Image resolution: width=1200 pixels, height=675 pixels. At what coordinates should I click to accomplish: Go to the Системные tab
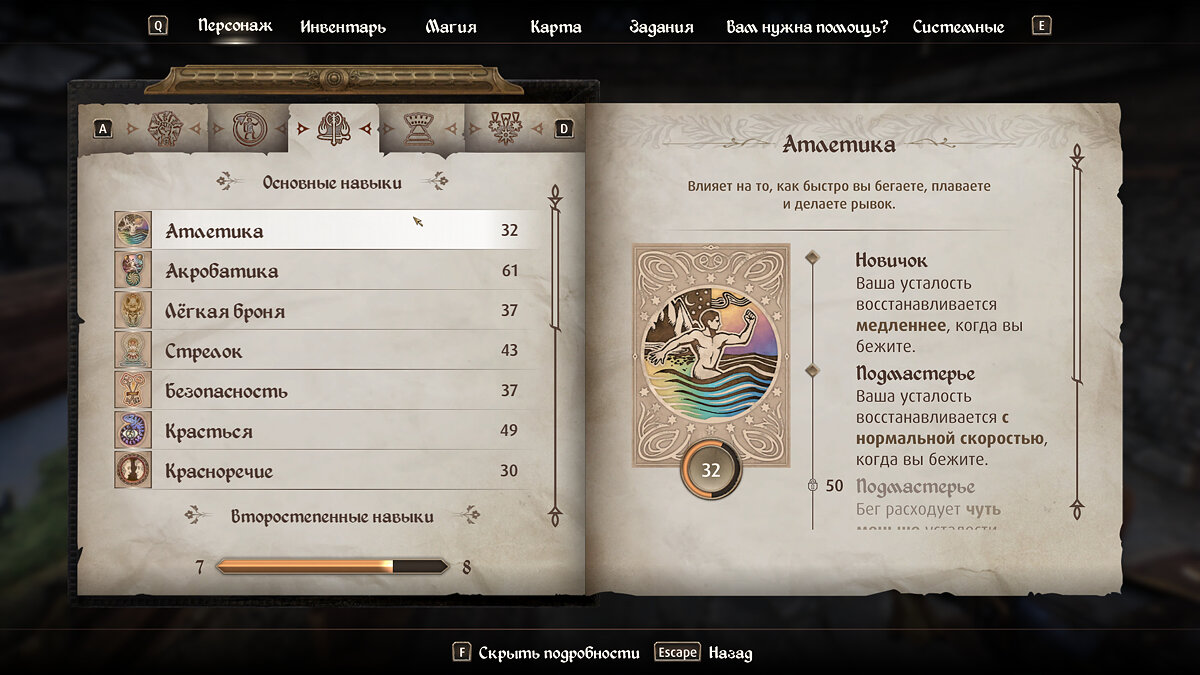coord(957,27)
